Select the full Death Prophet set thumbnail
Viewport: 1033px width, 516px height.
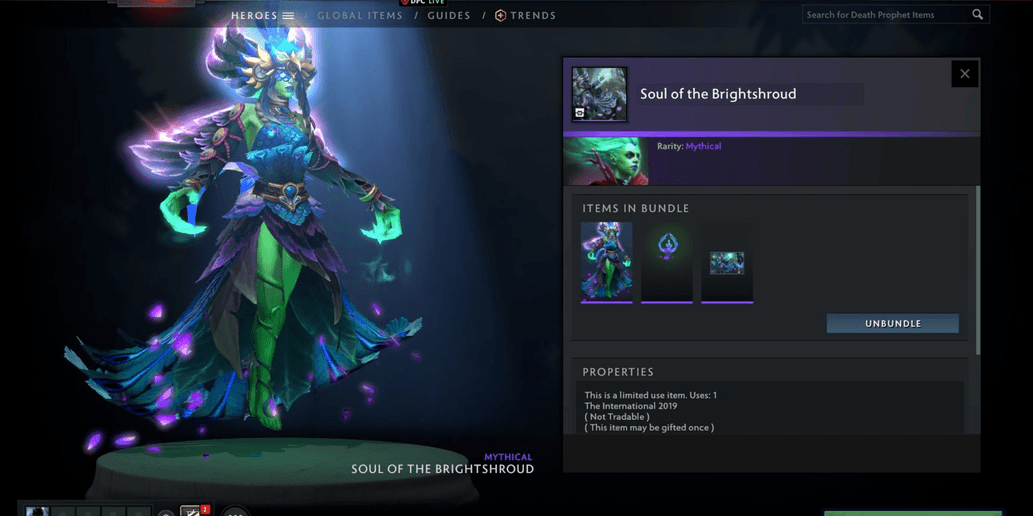[607, 261]
